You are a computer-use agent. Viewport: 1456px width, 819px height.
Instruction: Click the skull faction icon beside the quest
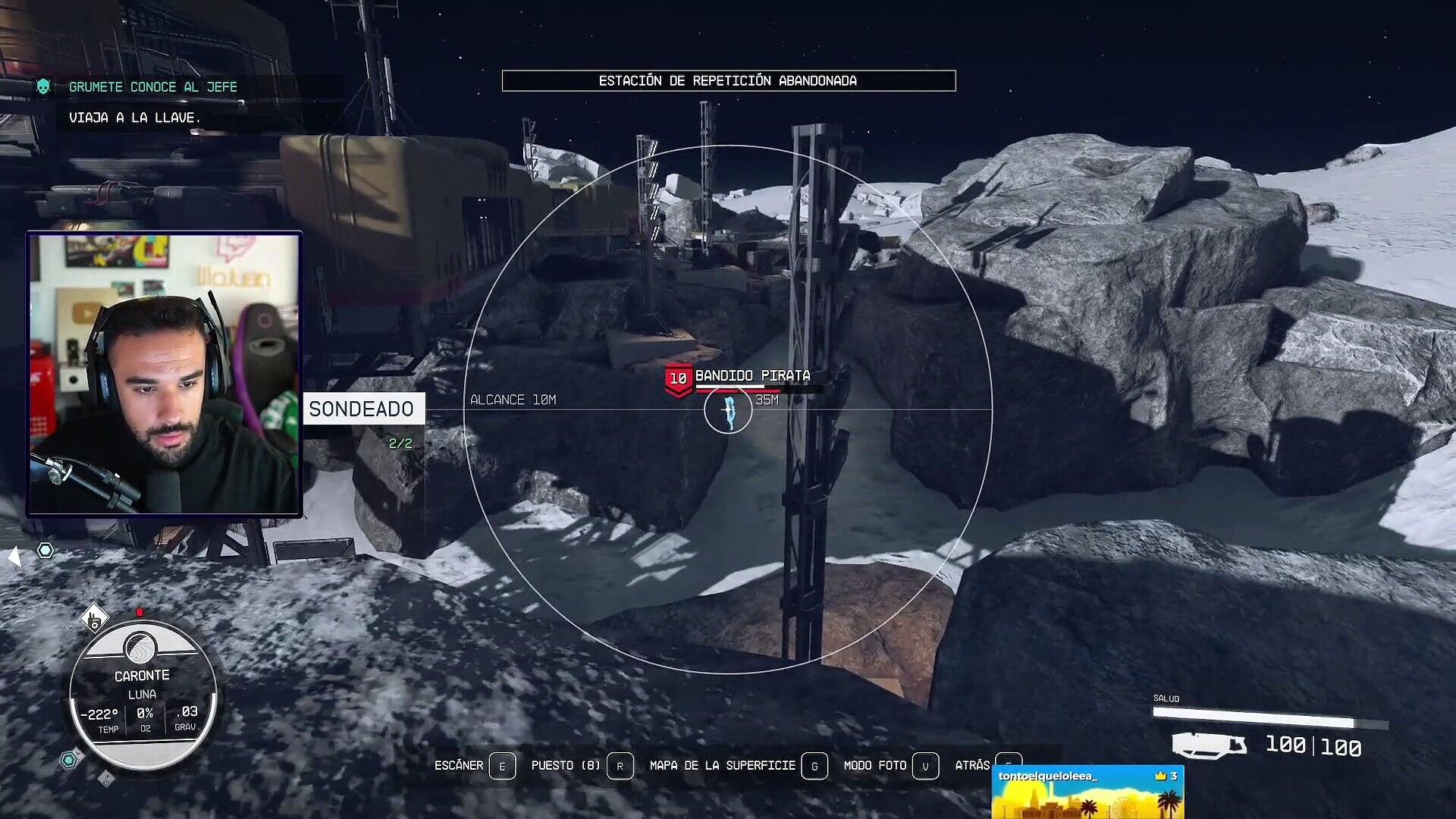click(x=44, y=87)
